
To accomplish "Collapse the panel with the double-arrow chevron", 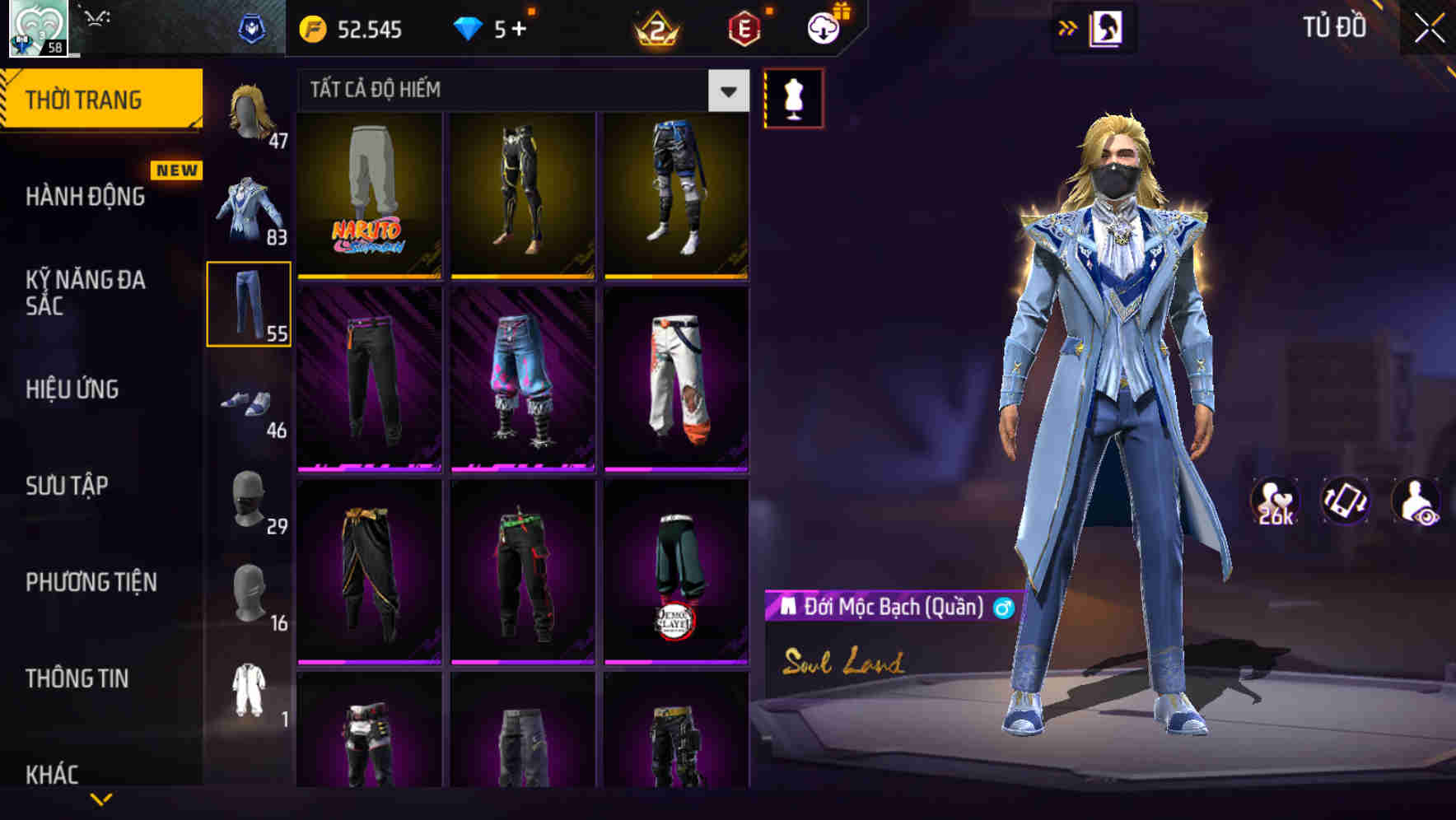I will [x=1069, y=27].
